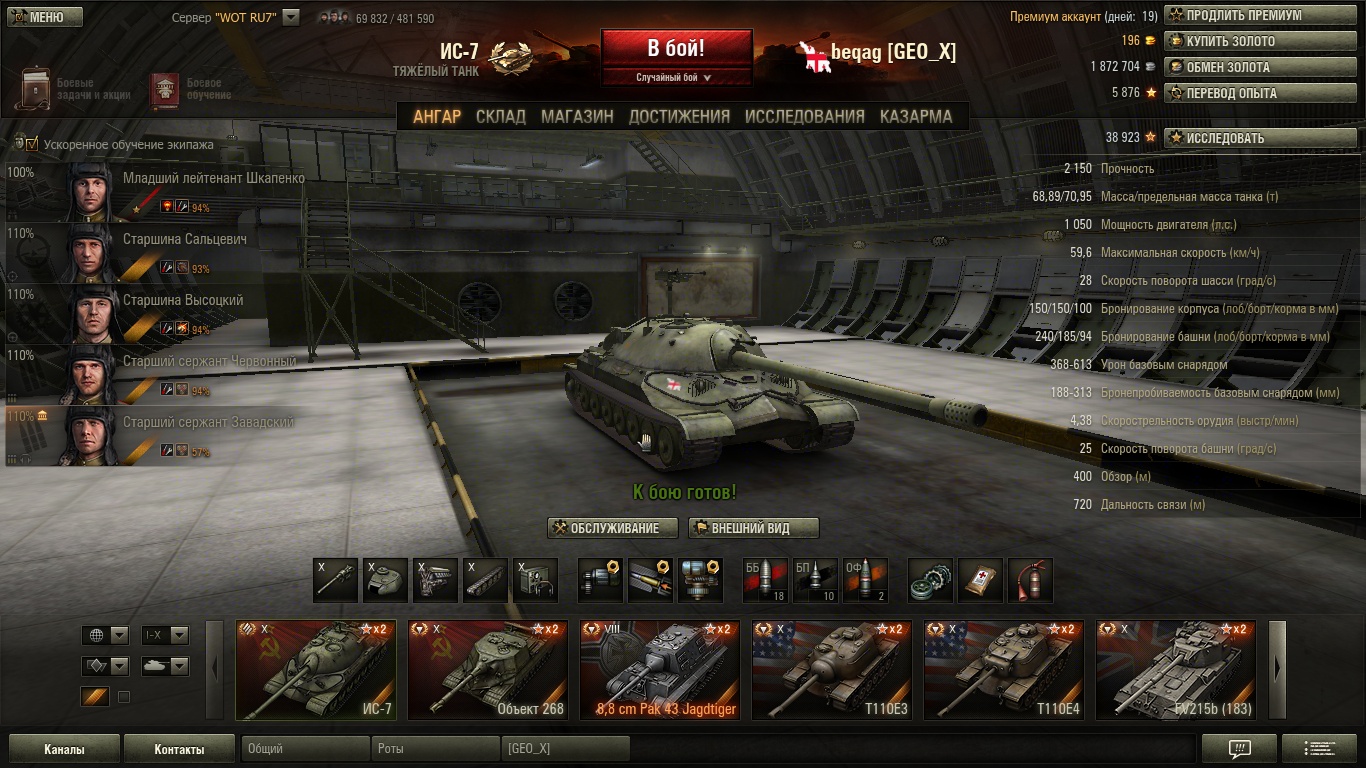This screenshot has width=1366, height=768.
Task: Show the ДОСТИЖЕНИЯ tab
Action: pyautogui.click(x=679, y=116)
